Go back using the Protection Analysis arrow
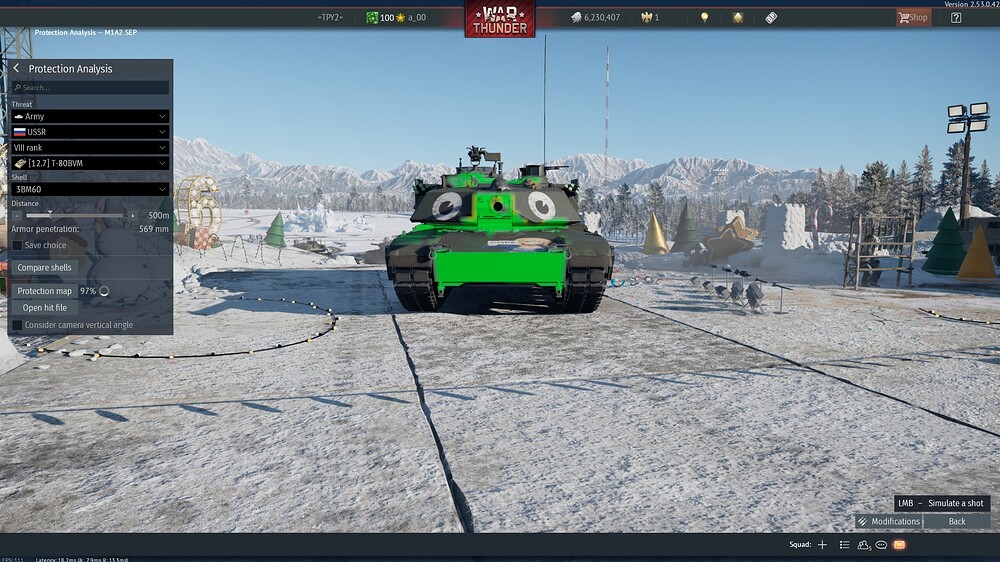This screenshot has width=1000, height=562. (17, 68)
